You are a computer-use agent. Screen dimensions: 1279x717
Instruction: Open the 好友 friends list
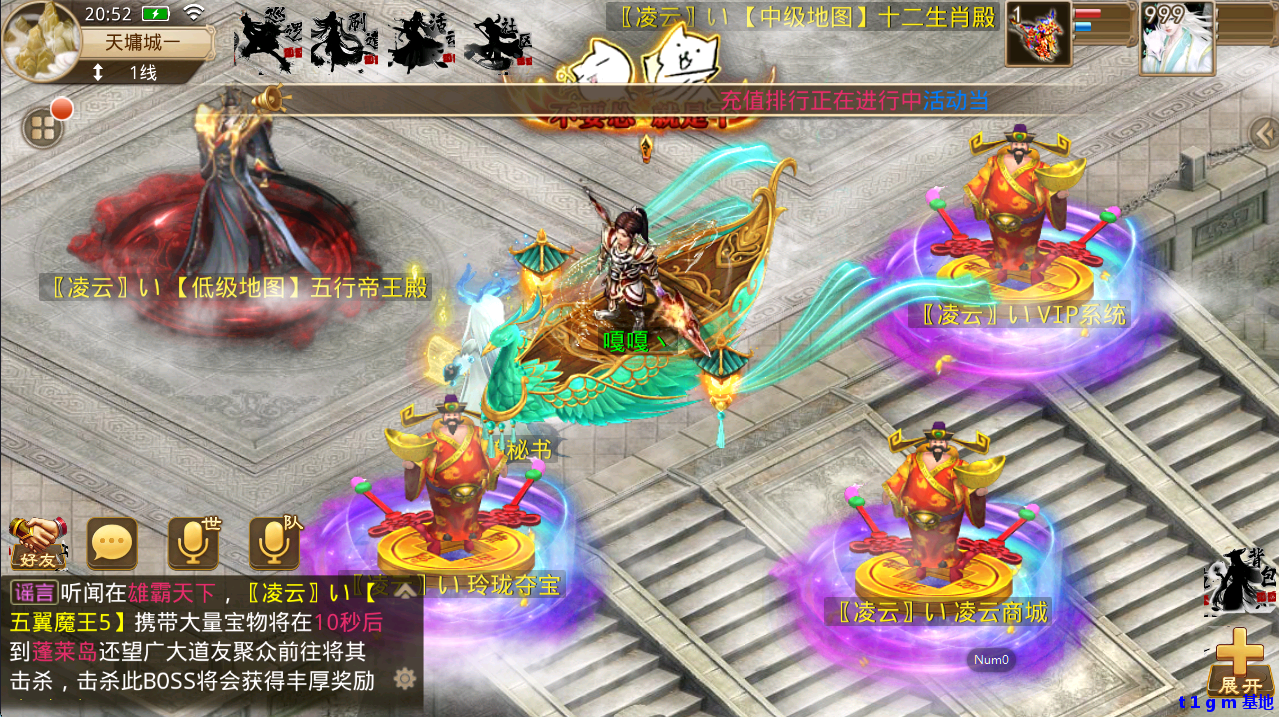click(x=38, y=544)
